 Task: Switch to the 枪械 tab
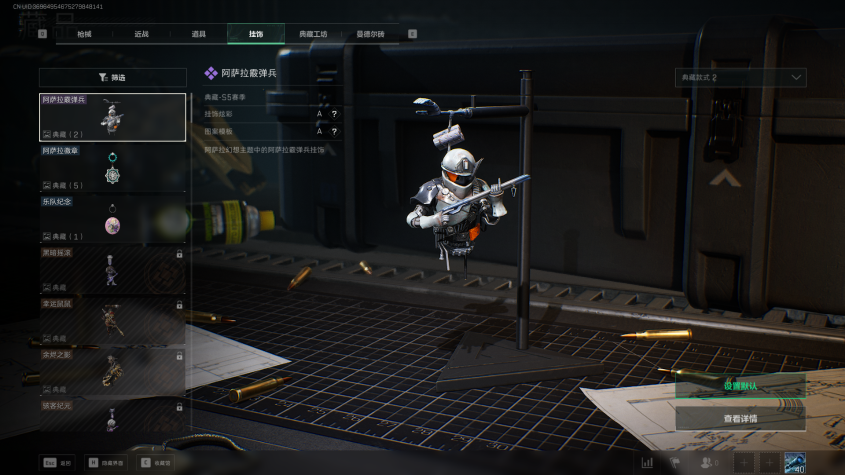pyautogui.click(x=85, y=34)
